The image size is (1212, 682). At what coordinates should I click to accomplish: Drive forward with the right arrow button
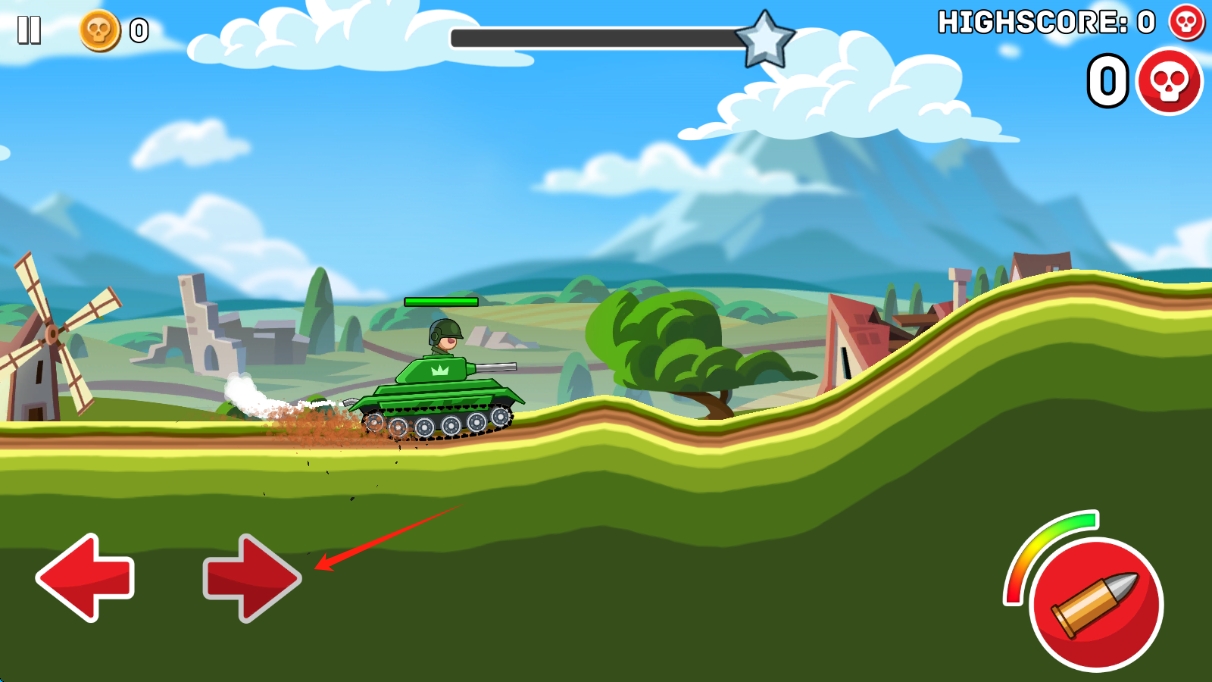click(251, 577)
